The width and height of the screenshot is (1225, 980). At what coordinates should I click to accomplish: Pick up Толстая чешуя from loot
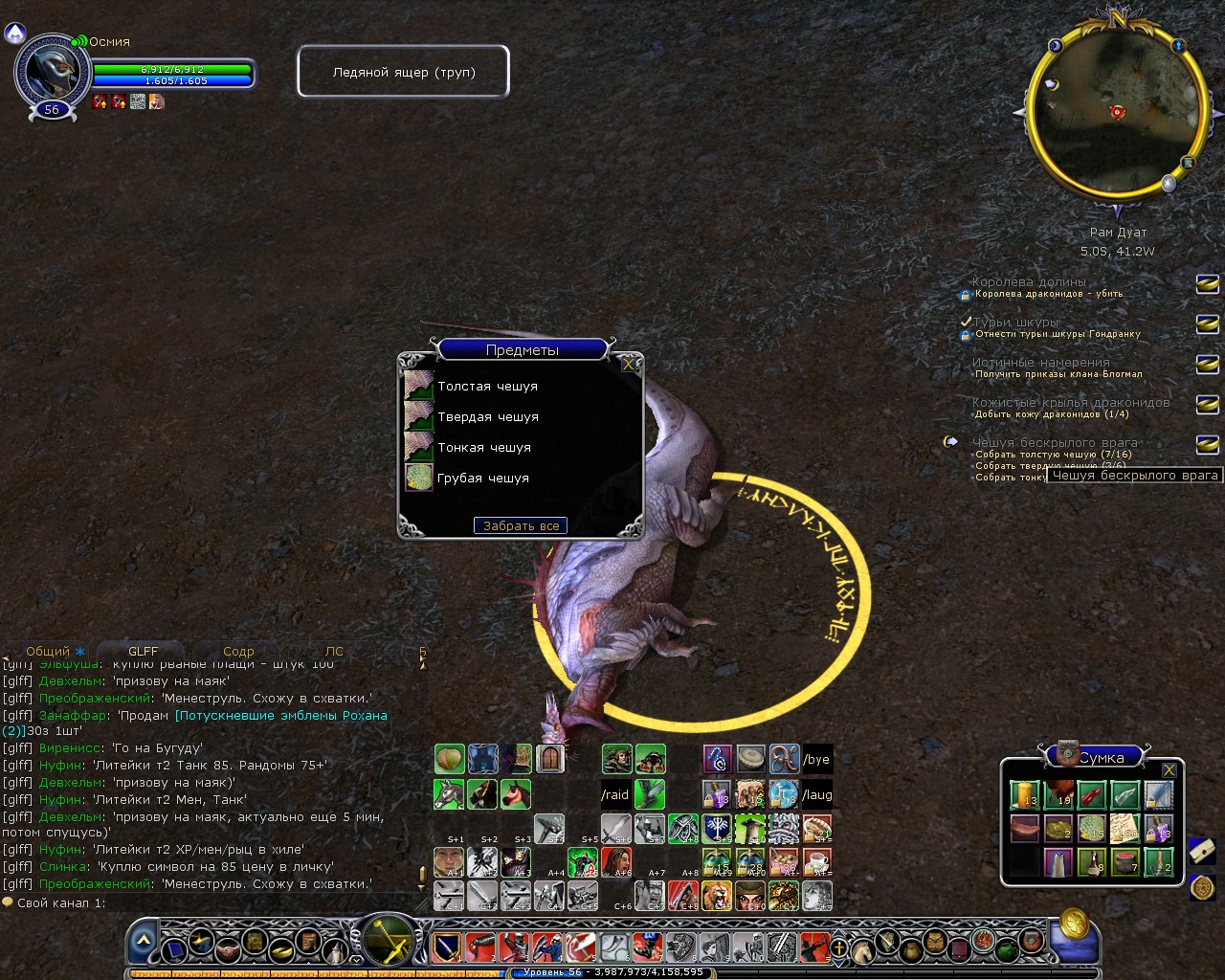pyautogui.click(x=487, y=387)
